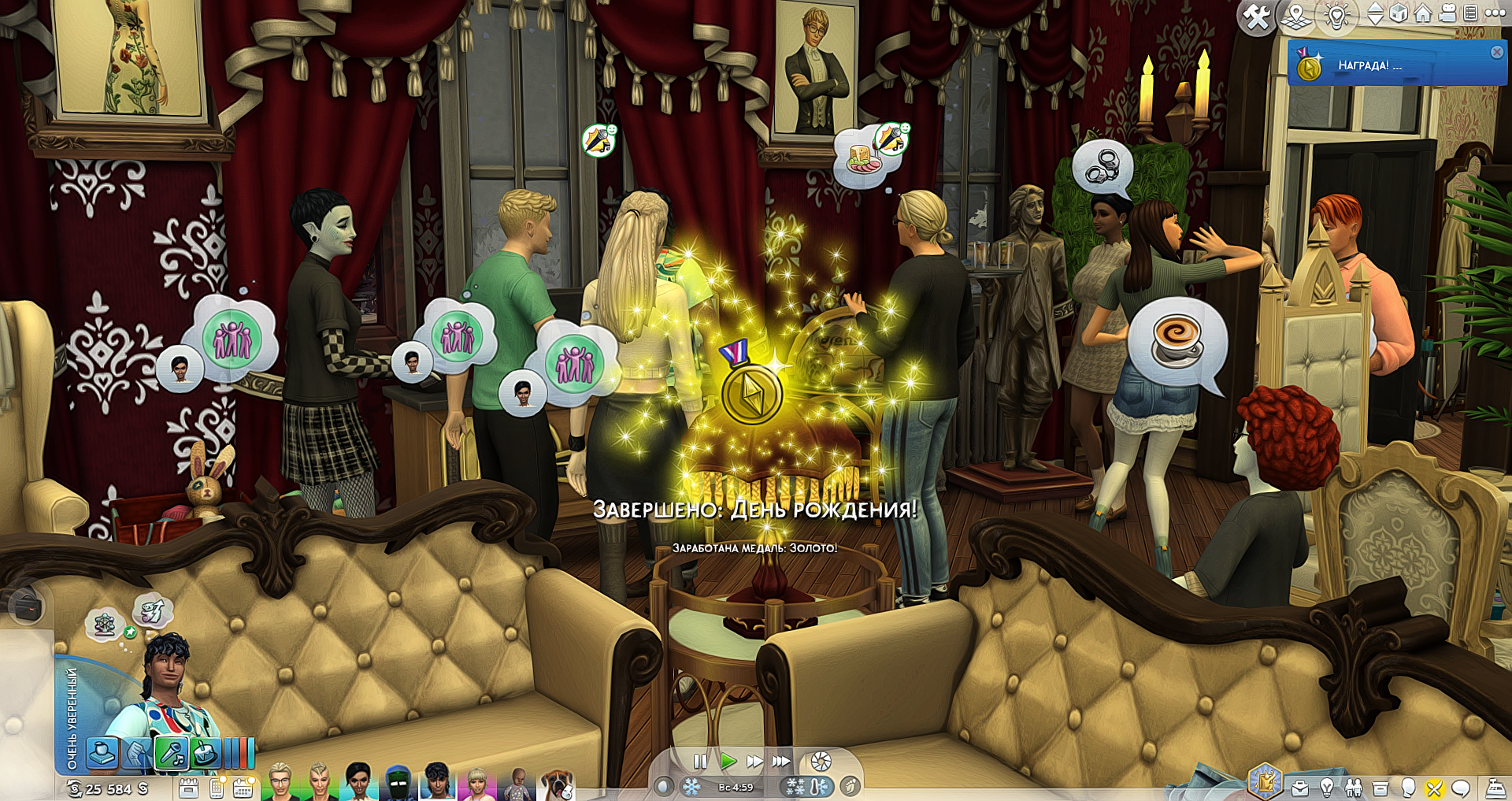Image resolution: width=1512 pixels, height=801 pixels.
Task: Set game speed to fast forward (double arrow)
Action: pyautogui.click(x=754, y=761)
